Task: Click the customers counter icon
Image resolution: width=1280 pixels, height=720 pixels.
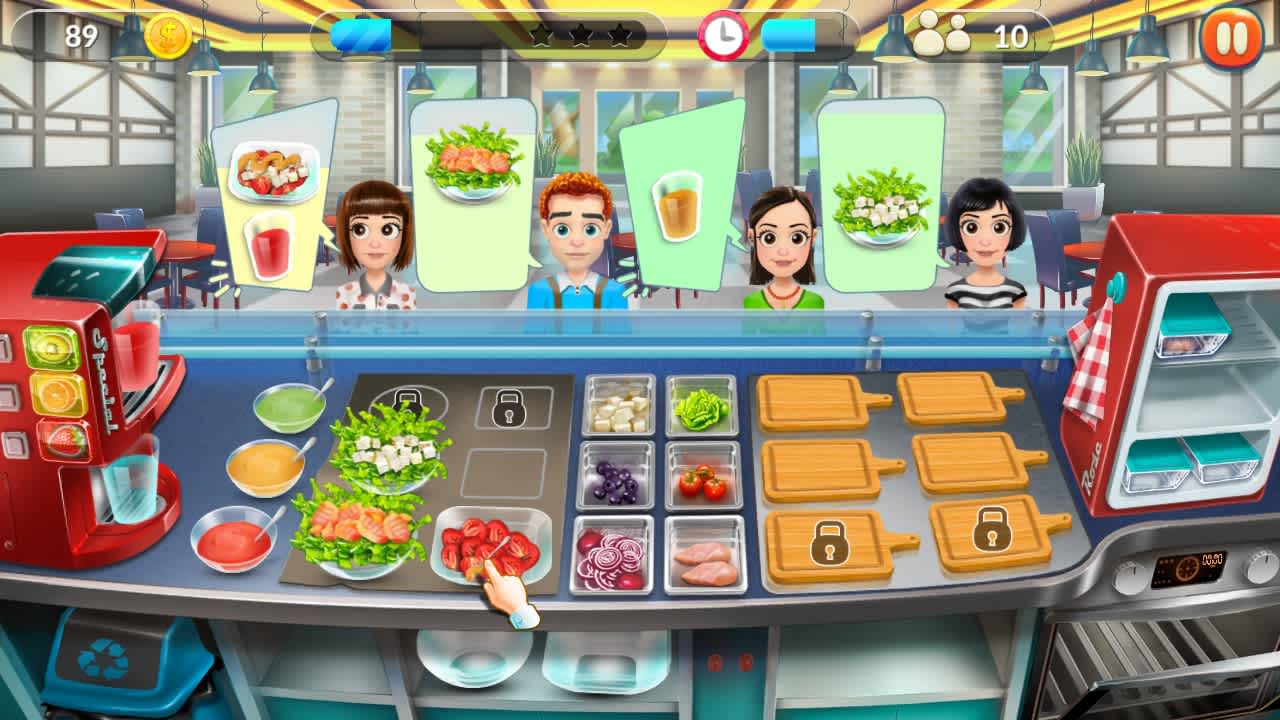Action: 941,33
